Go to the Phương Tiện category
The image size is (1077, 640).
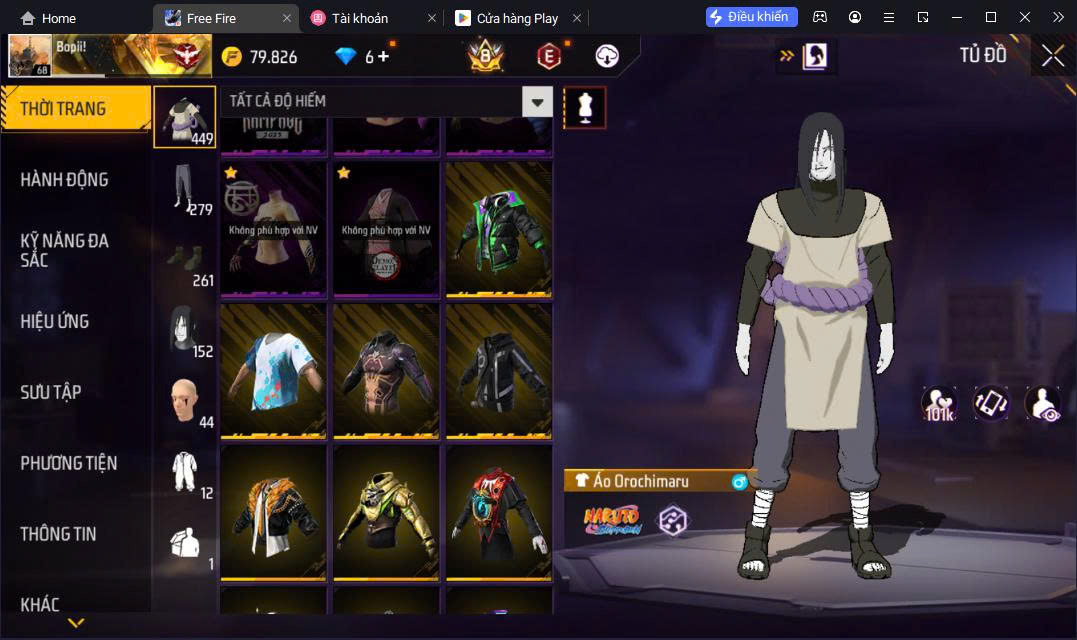68,463
